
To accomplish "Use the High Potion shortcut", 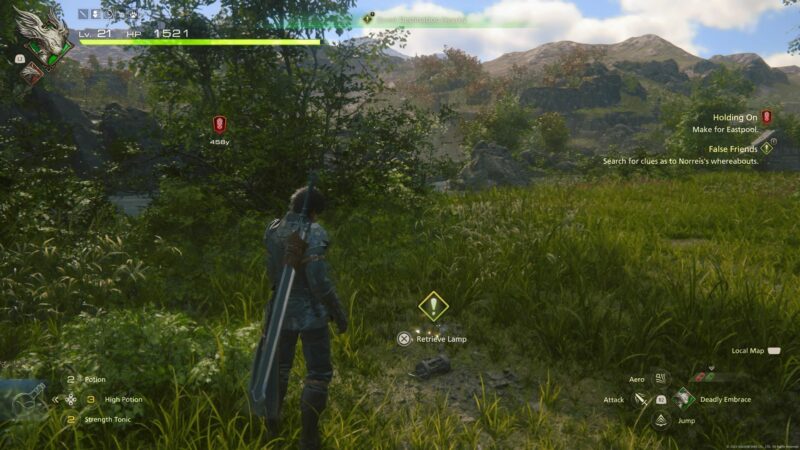I will click(123, 399).
